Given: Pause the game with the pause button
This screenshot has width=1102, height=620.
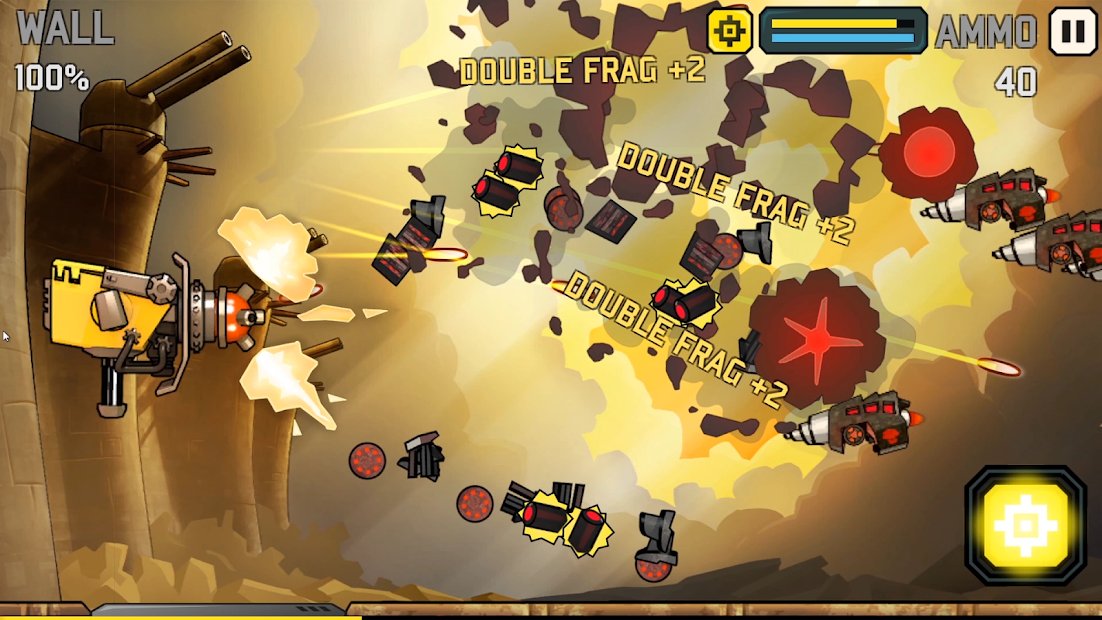Looking at the screenshot, I should click(1073, 31).
